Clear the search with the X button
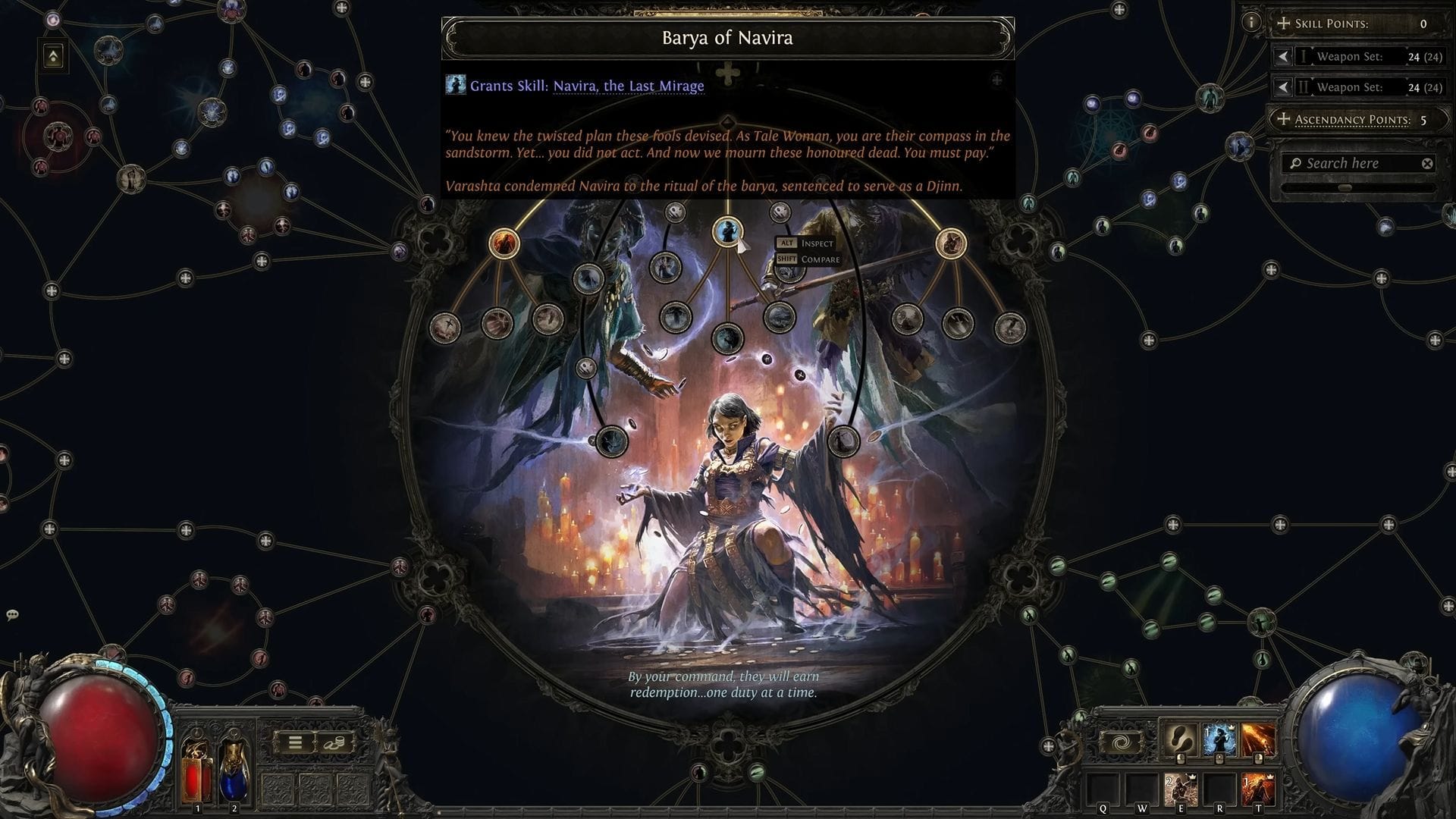This screenshot has height=819, width=1456. click(1428, 162)
